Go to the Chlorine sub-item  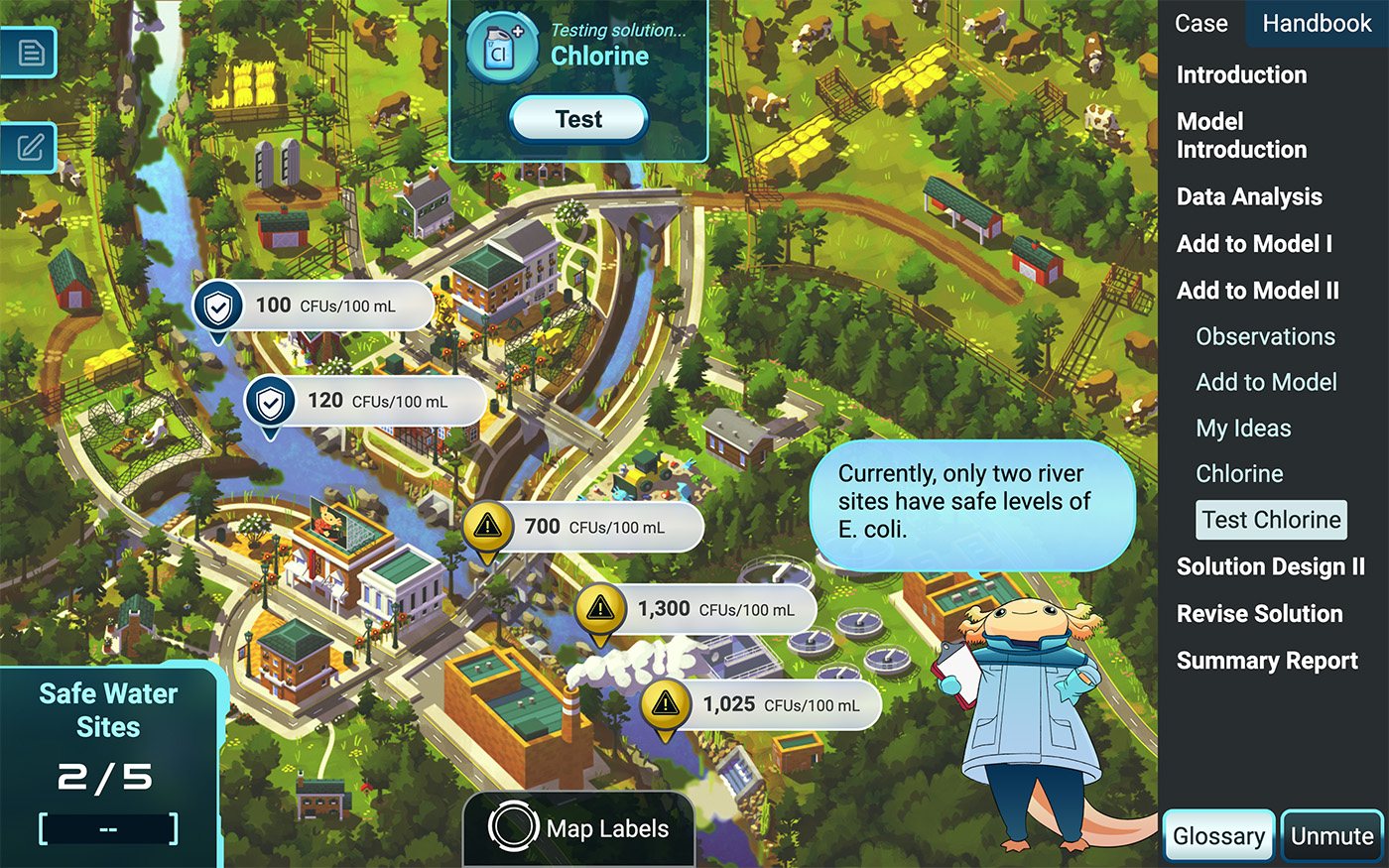point(1239,474)
